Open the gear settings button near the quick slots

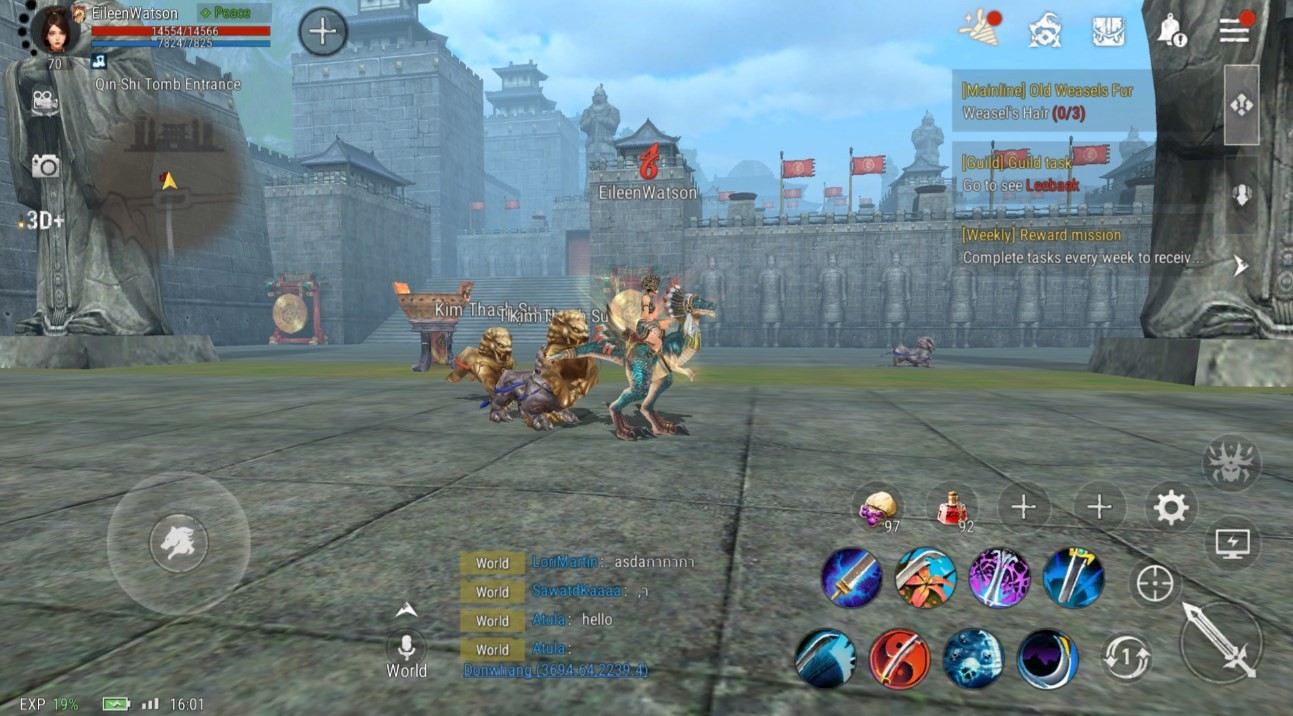point(1170,508)
